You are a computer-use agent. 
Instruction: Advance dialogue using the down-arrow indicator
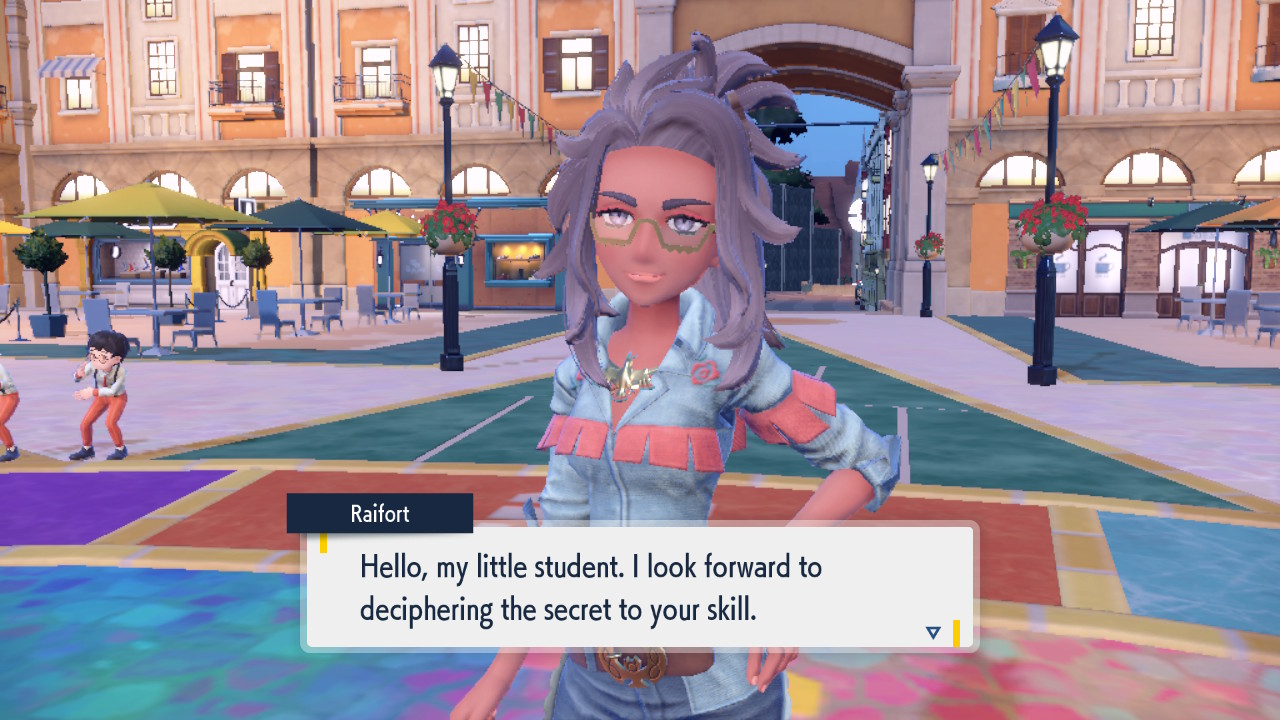(933, 632)
